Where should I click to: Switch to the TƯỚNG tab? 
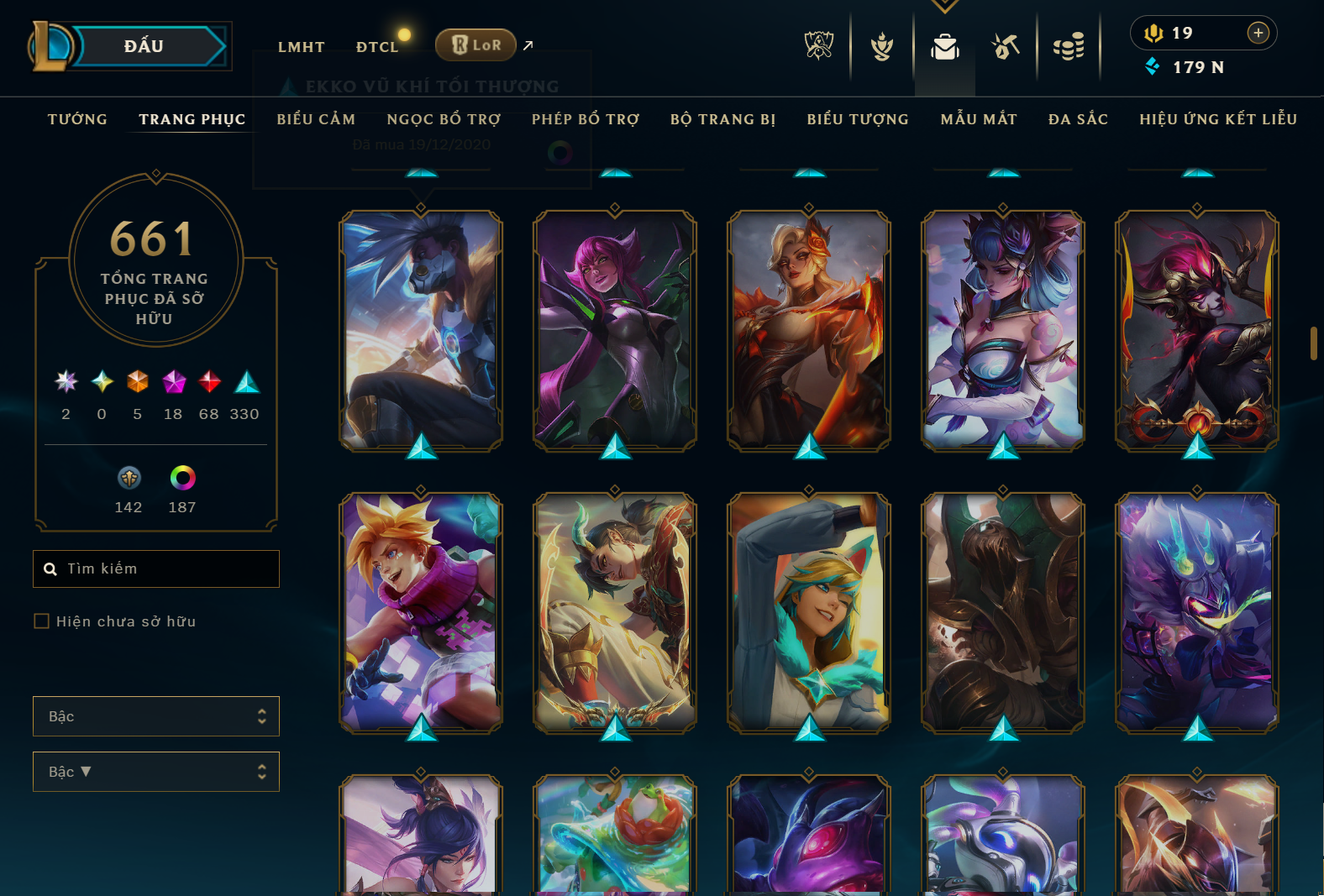pos(77,119)
